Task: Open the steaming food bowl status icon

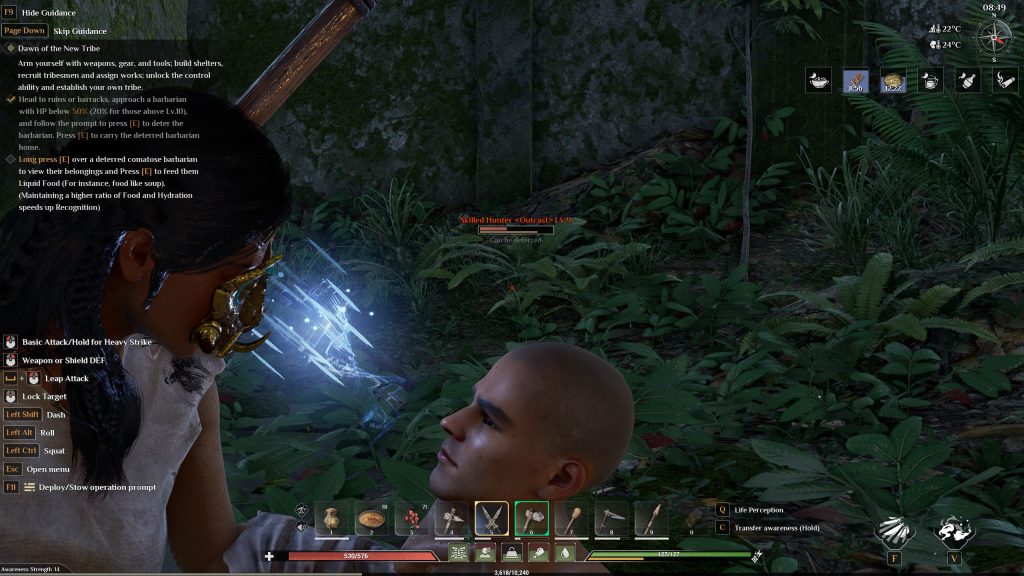Action: (820, 81)
